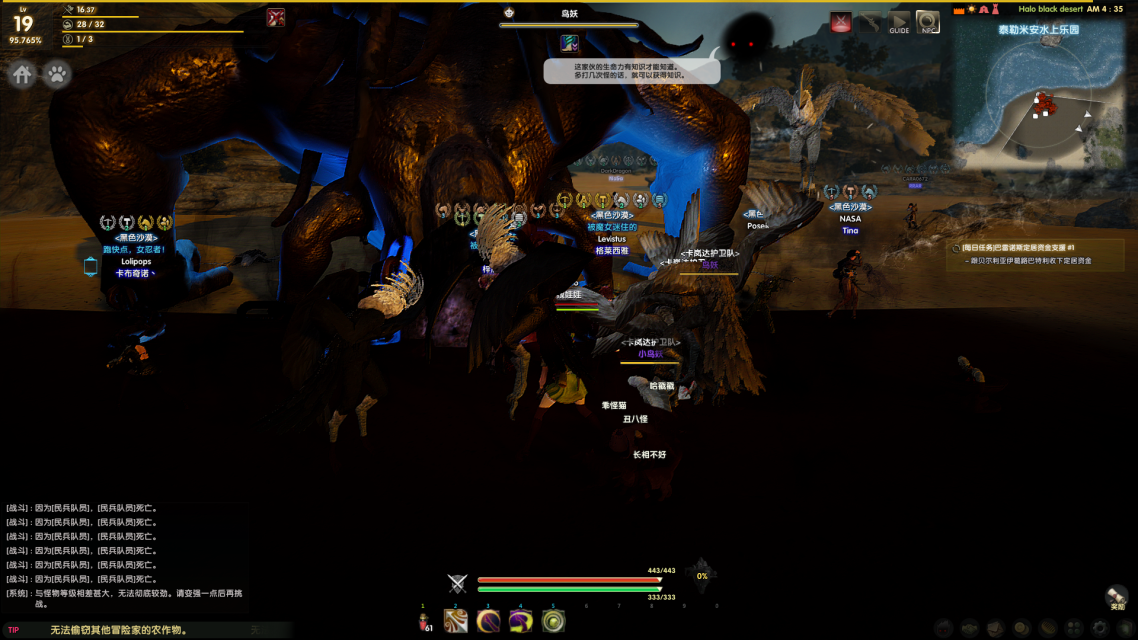Activate the swirl skill in hotbar slot 2
This screenshot has width=1138, height=640.
[x=456, y=621]
